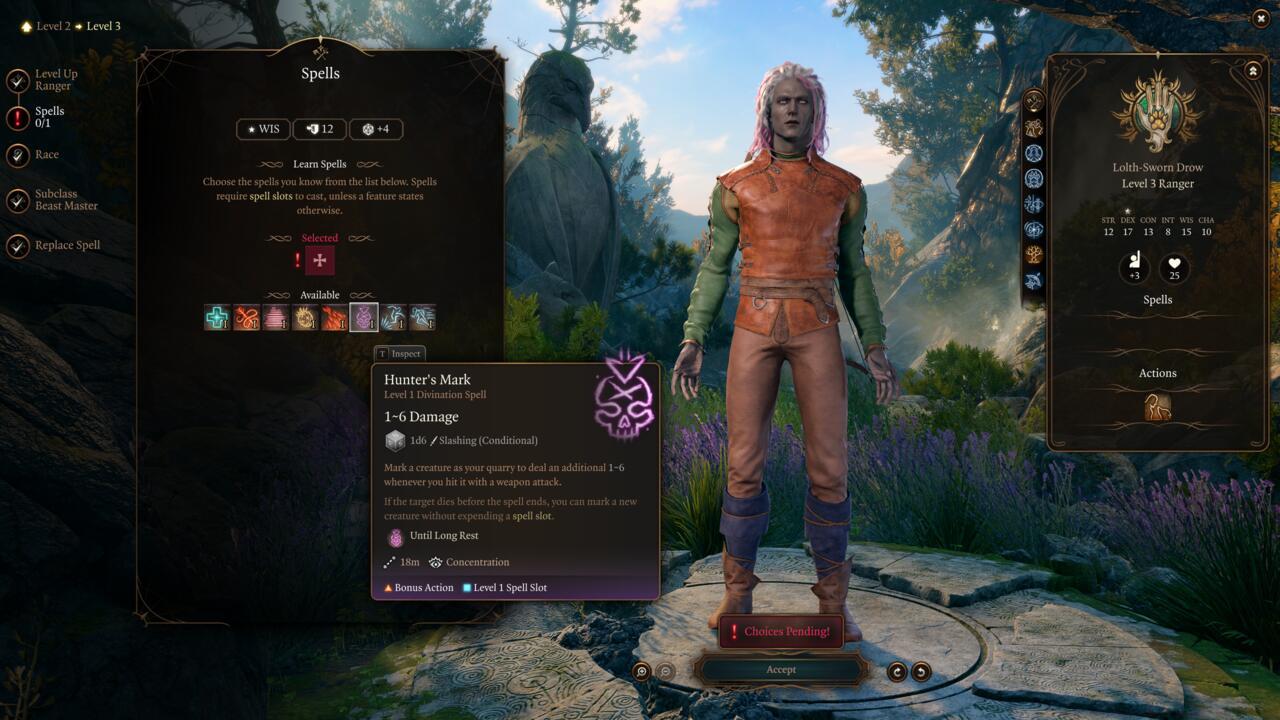
Task: Click the zoom-out magnifier icon
Action: click(664, 670)
